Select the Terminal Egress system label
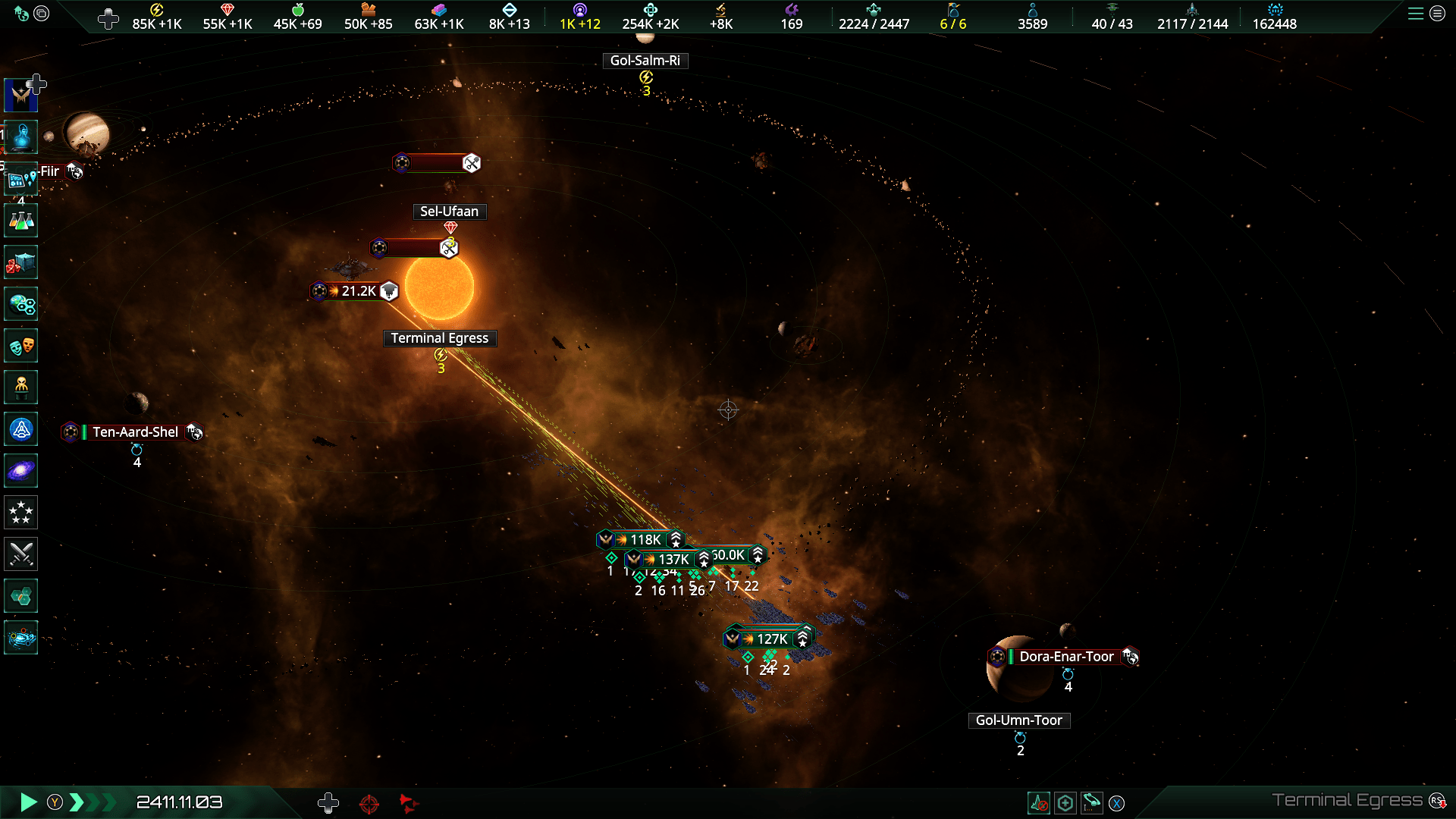Screen dimensions: 1456x819 click(x=440, y=338)
